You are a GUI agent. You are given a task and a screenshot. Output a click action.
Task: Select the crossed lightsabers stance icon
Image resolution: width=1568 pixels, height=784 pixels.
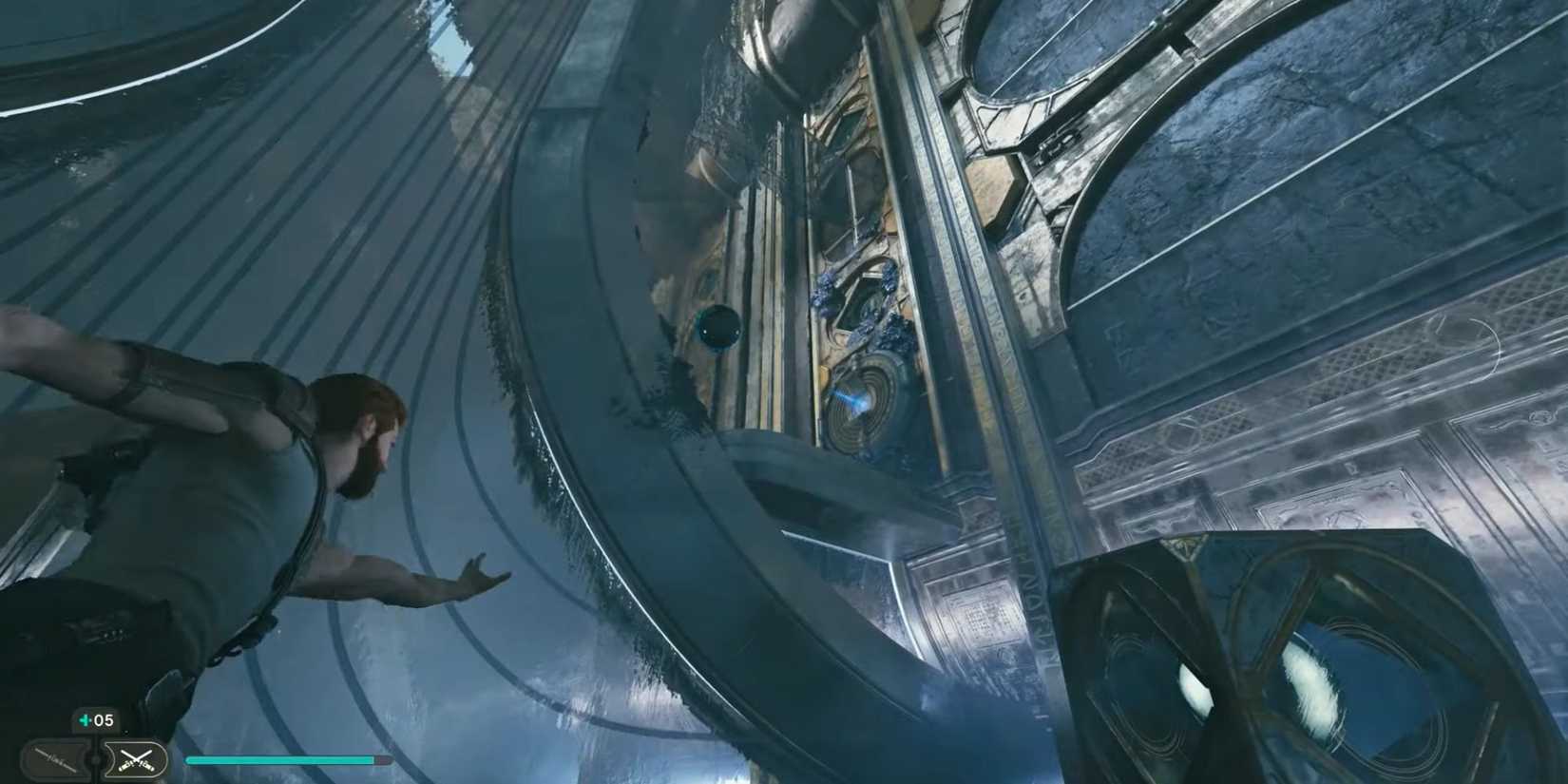pos(135,758)
